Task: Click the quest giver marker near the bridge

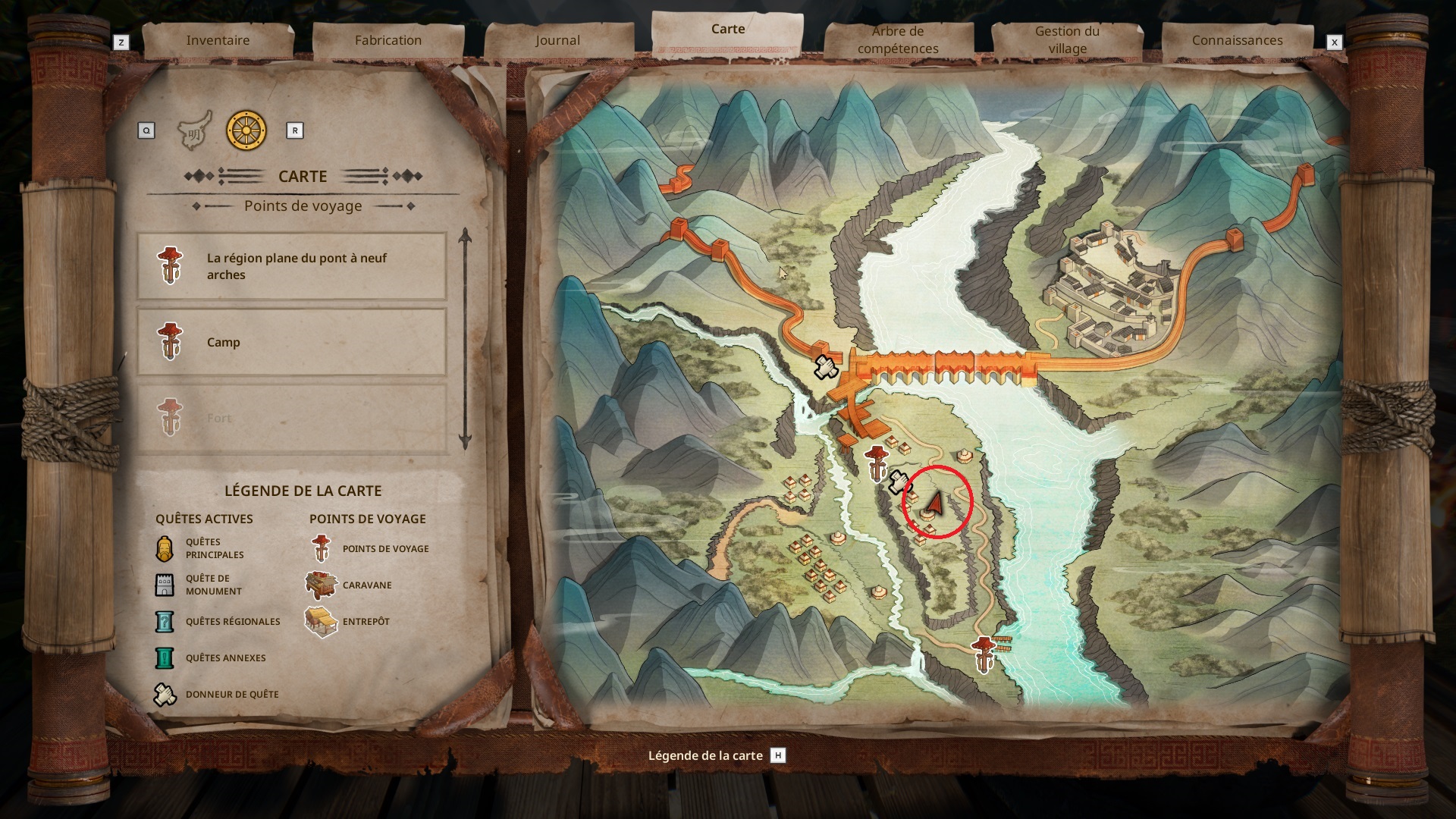Action: pos(825,368)
